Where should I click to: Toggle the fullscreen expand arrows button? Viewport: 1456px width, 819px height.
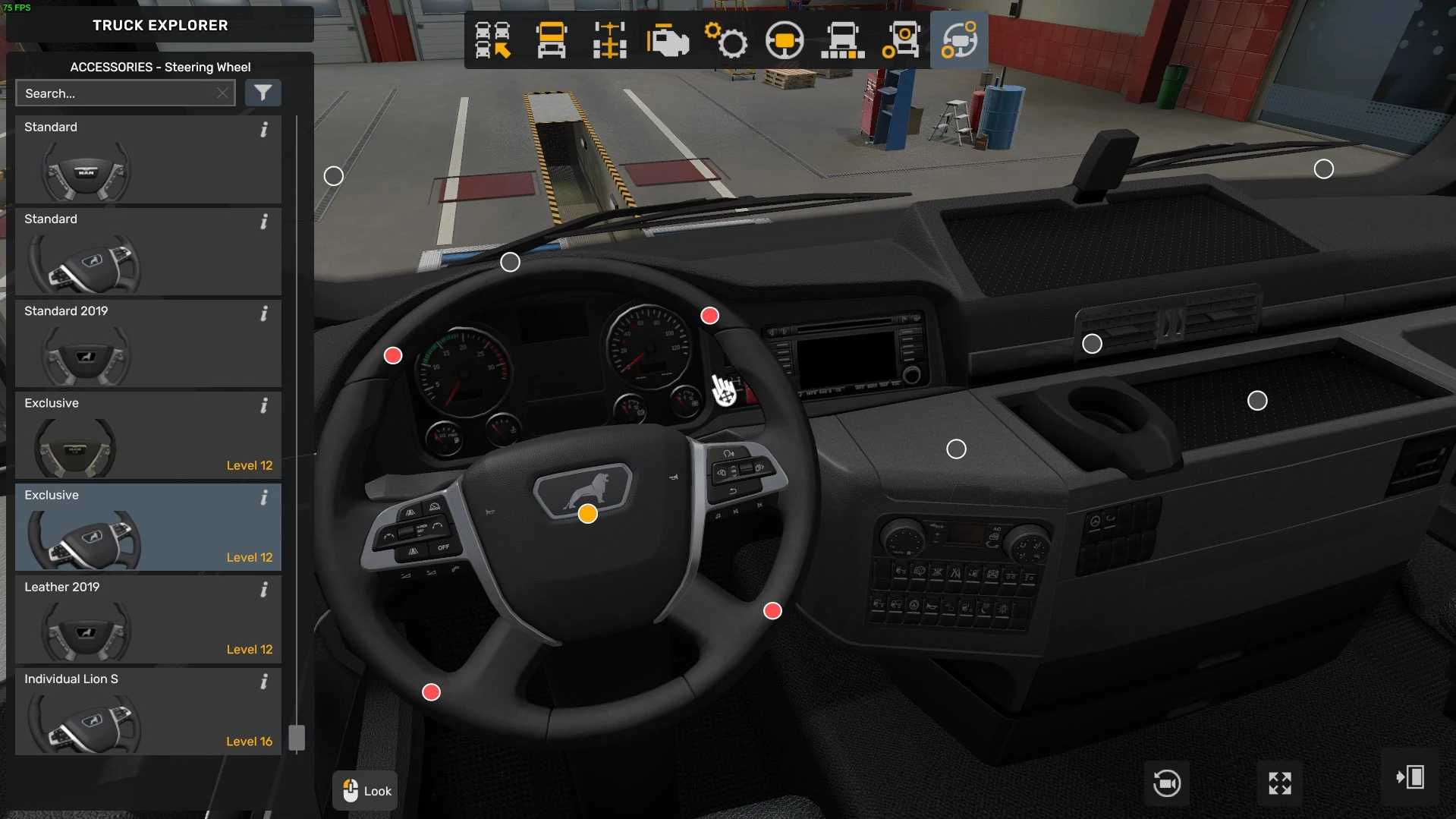click(x=1280, y=783)
